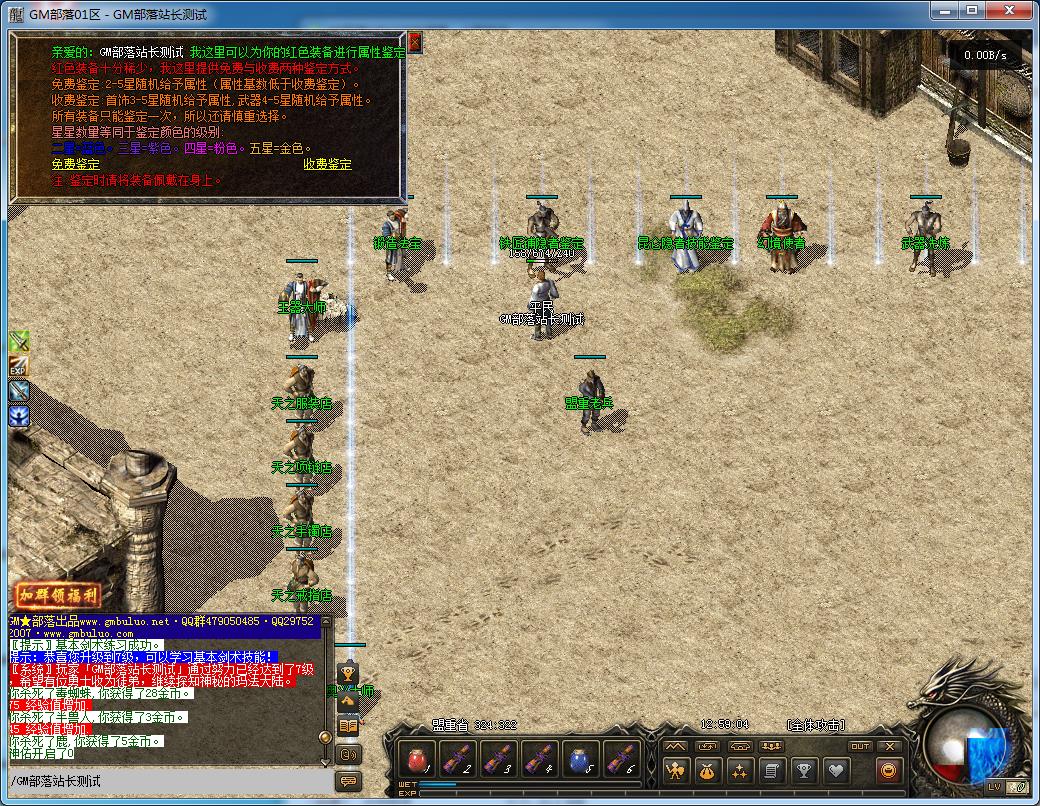Image resolution: width=1040 pixels, height=806 pixels.
Task: Choose the 收费鉴定 paid appraisal option
Action: pos(328,164)
